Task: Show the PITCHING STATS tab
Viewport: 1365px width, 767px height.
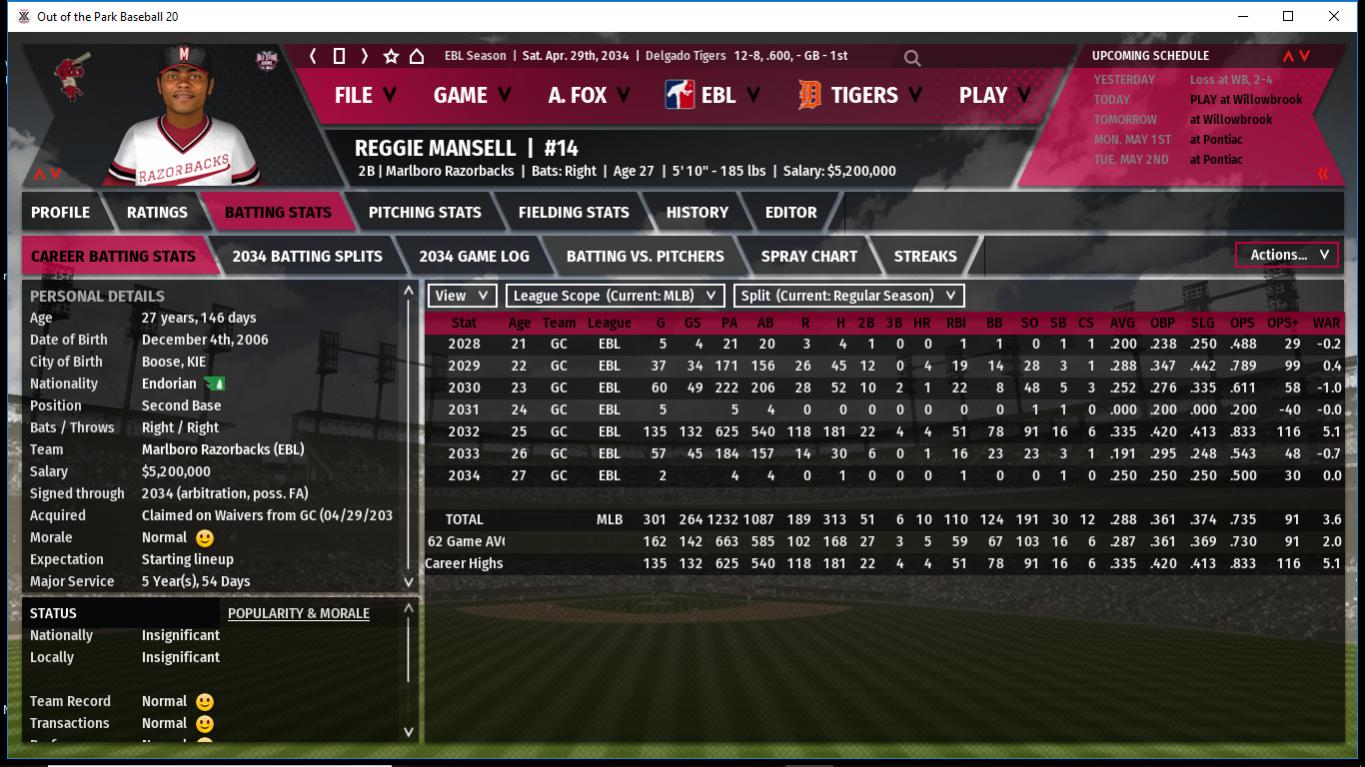Action: [x=424, y=212]
